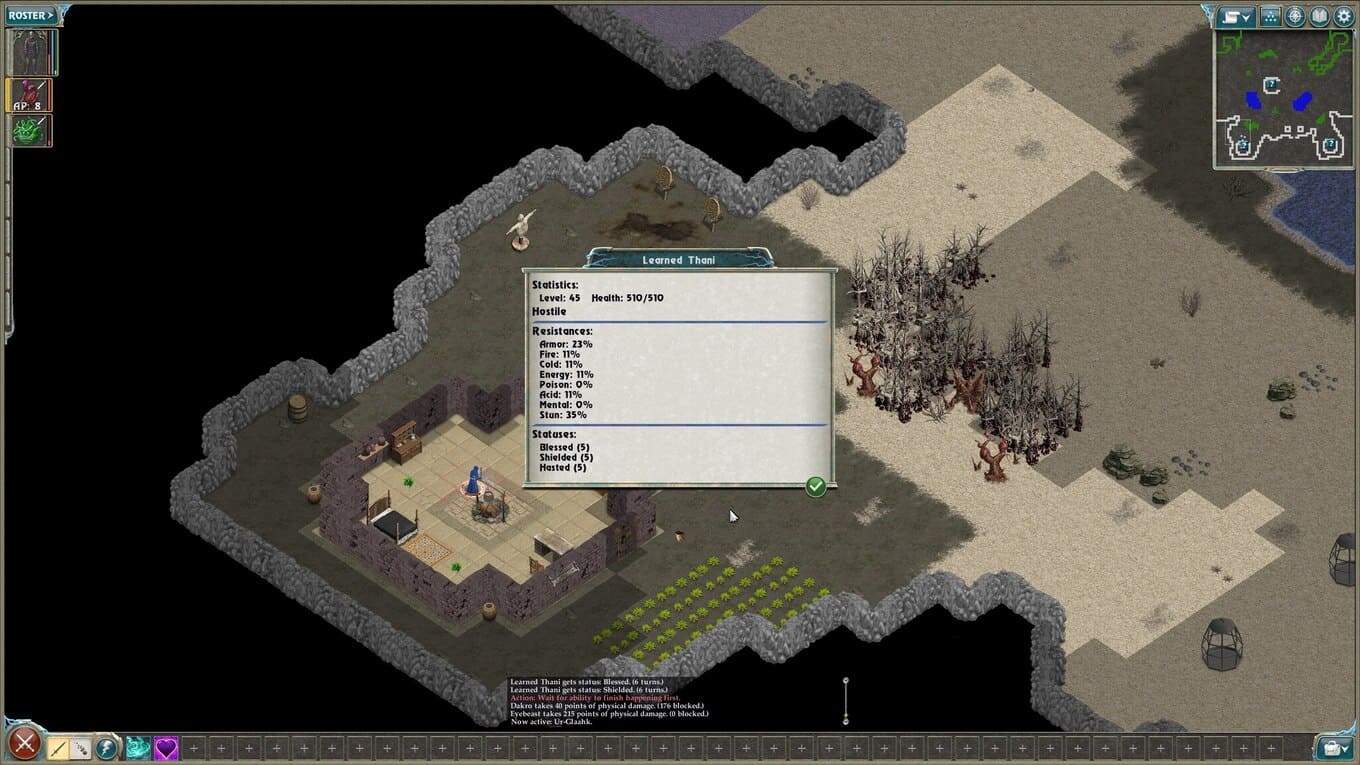Open the inventory button in bottom bar
Image resolution: width=1360 pixels, height=765 pixels.
pos(1334,747)
